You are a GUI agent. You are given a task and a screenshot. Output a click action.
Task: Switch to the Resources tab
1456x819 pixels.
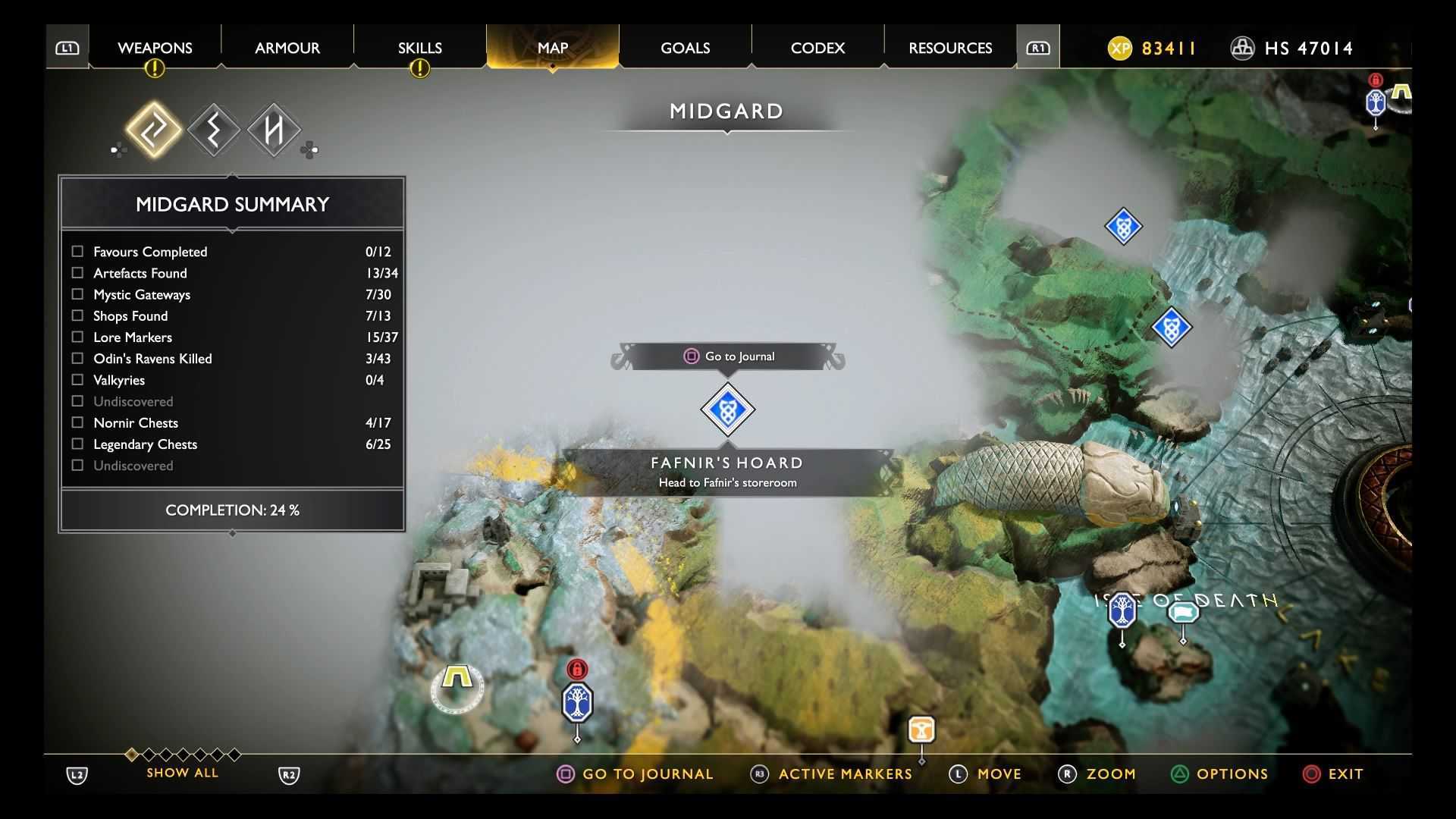coord(950,48)
